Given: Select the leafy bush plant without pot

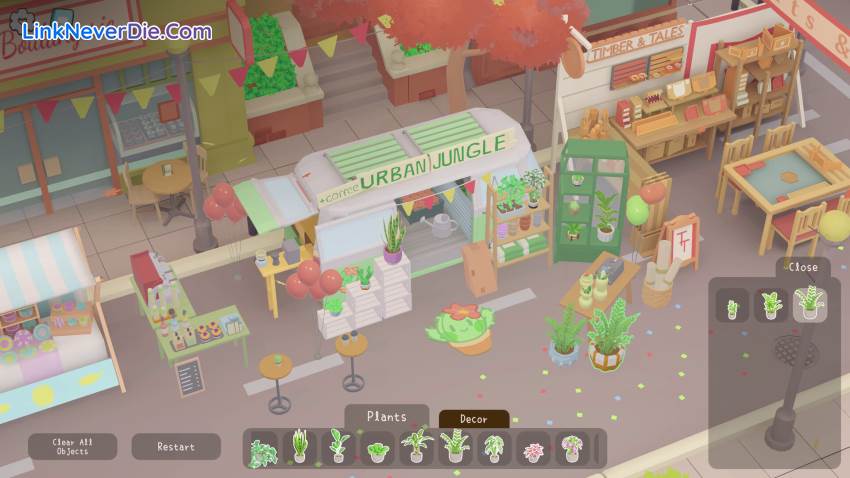Looking at the screenshot, I should pos(263,448).
